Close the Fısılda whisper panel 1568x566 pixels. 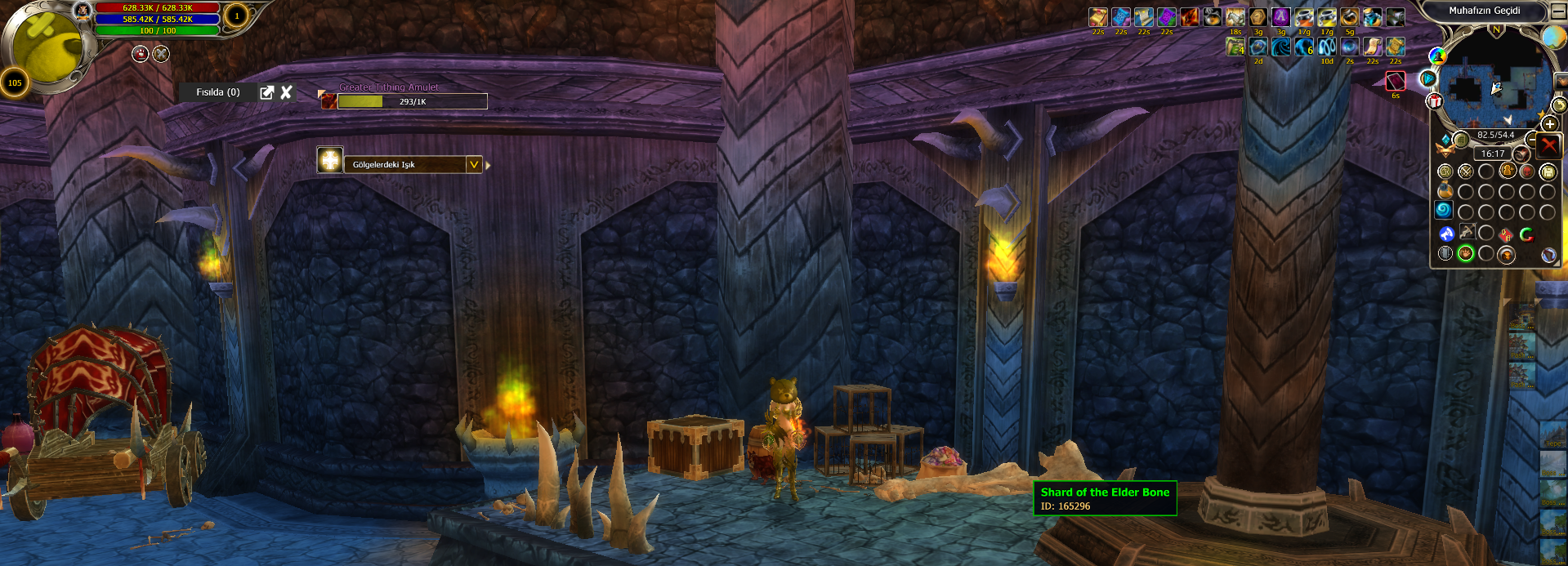pos(286,92)
